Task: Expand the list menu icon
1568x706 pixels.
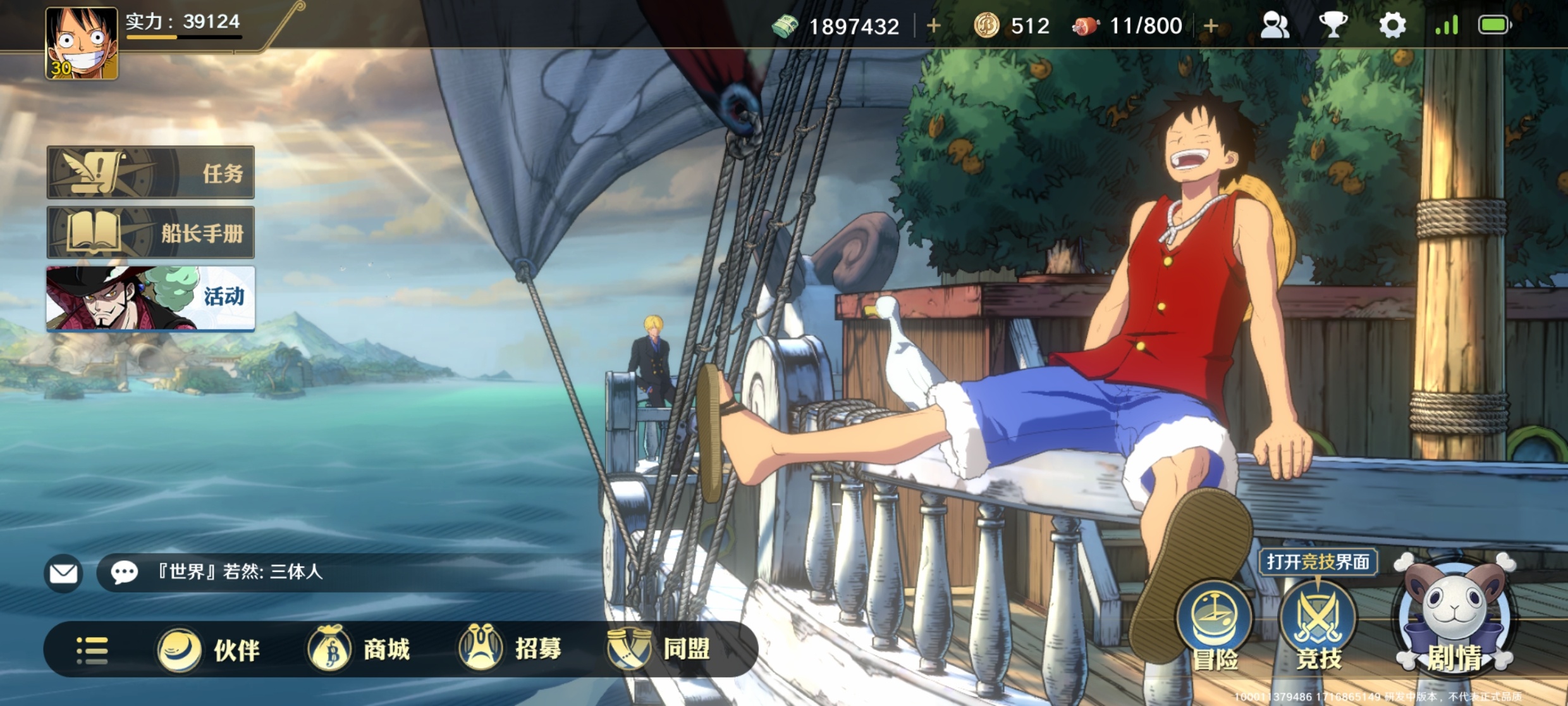Action: [x=92, y=650]
